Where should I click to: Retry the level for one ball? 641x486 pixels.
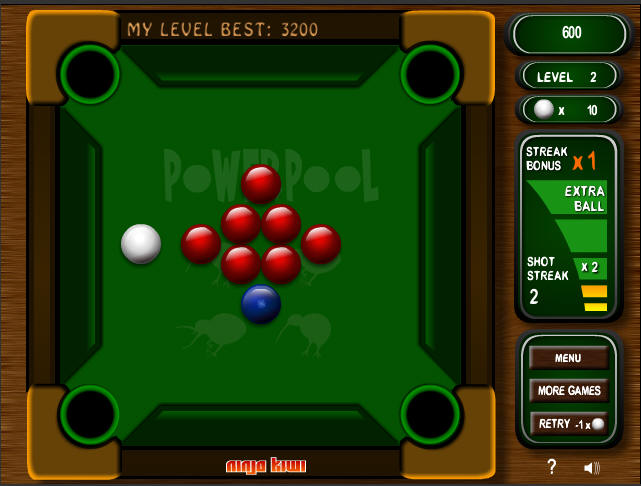coord(568,423)
